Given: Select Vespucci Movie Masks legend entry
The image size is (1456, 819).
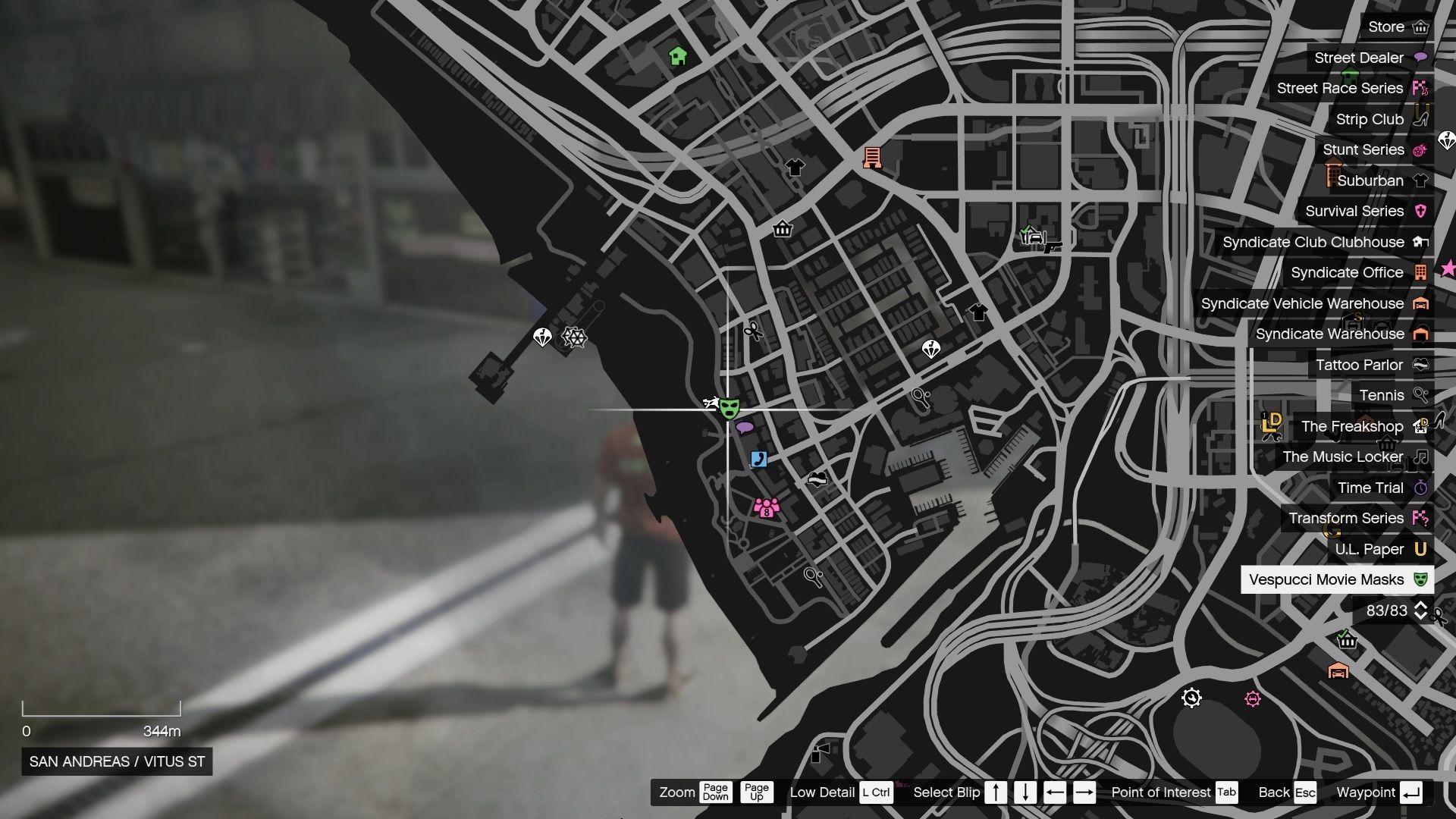Looking at the screenshot, I should (x=1337, y=580).
